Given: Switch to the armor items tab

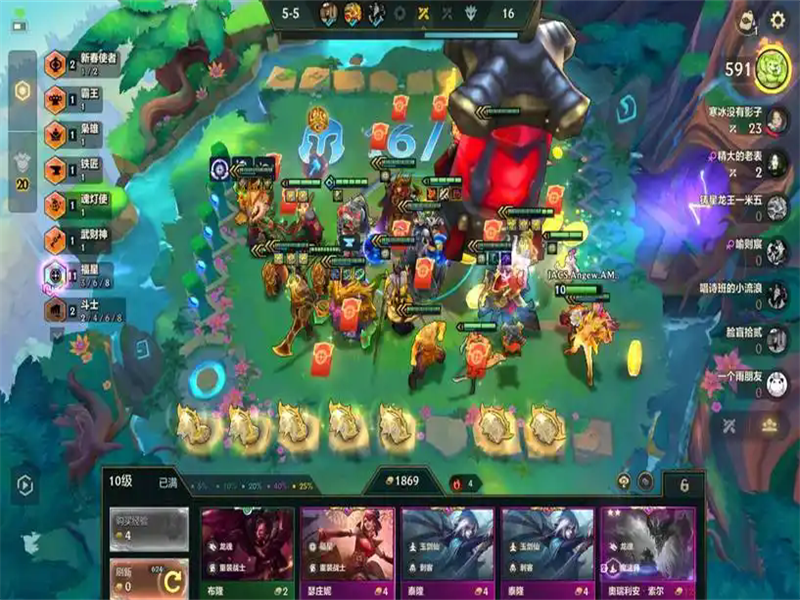Looking at the screenshot, I should (x=22, y=166).
